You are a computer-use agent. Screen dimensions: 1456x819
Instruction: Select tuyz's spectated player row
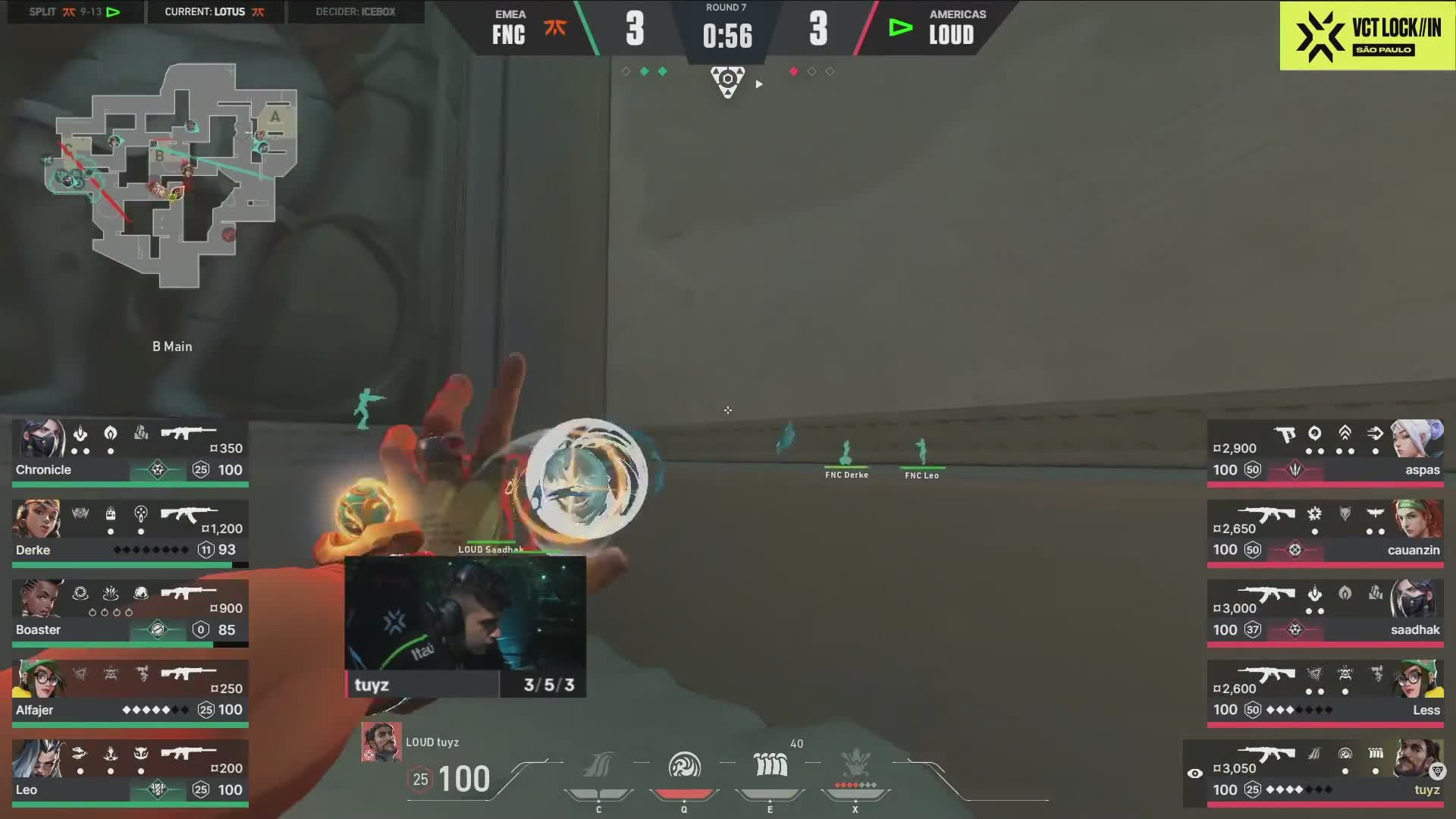1319,773
